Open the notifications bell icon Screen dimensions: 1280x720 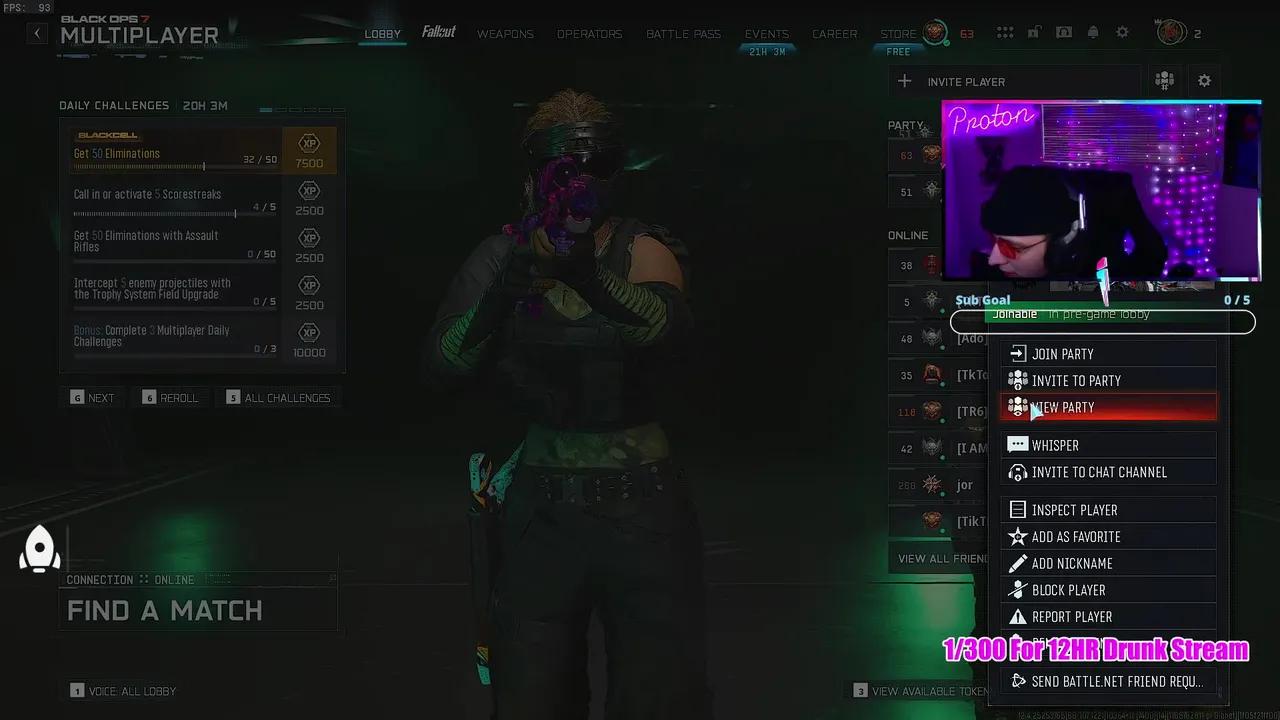[1093, 31]
